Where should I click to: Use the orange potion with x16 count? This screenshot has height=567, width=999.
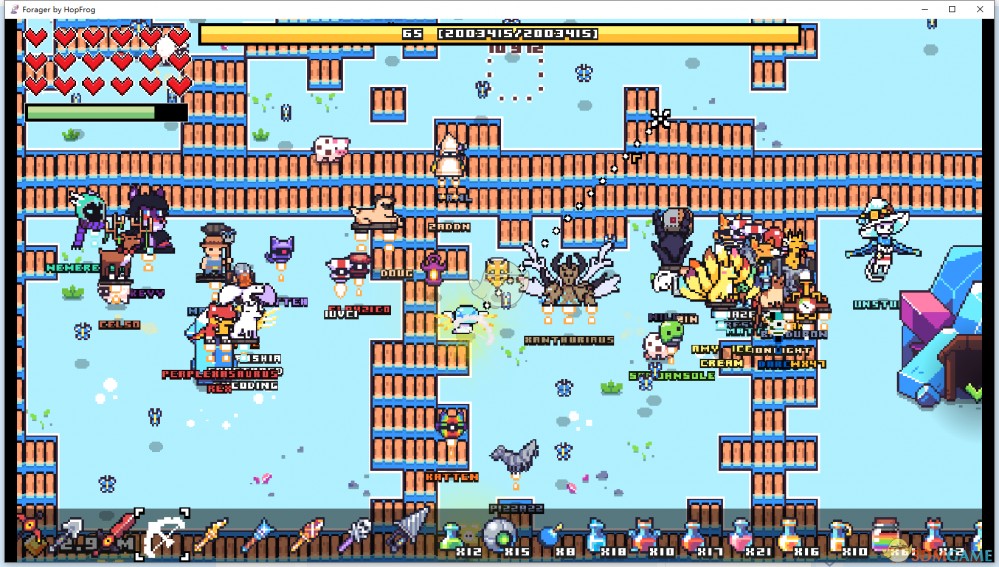pyautogui.click(x=789, y=536)
